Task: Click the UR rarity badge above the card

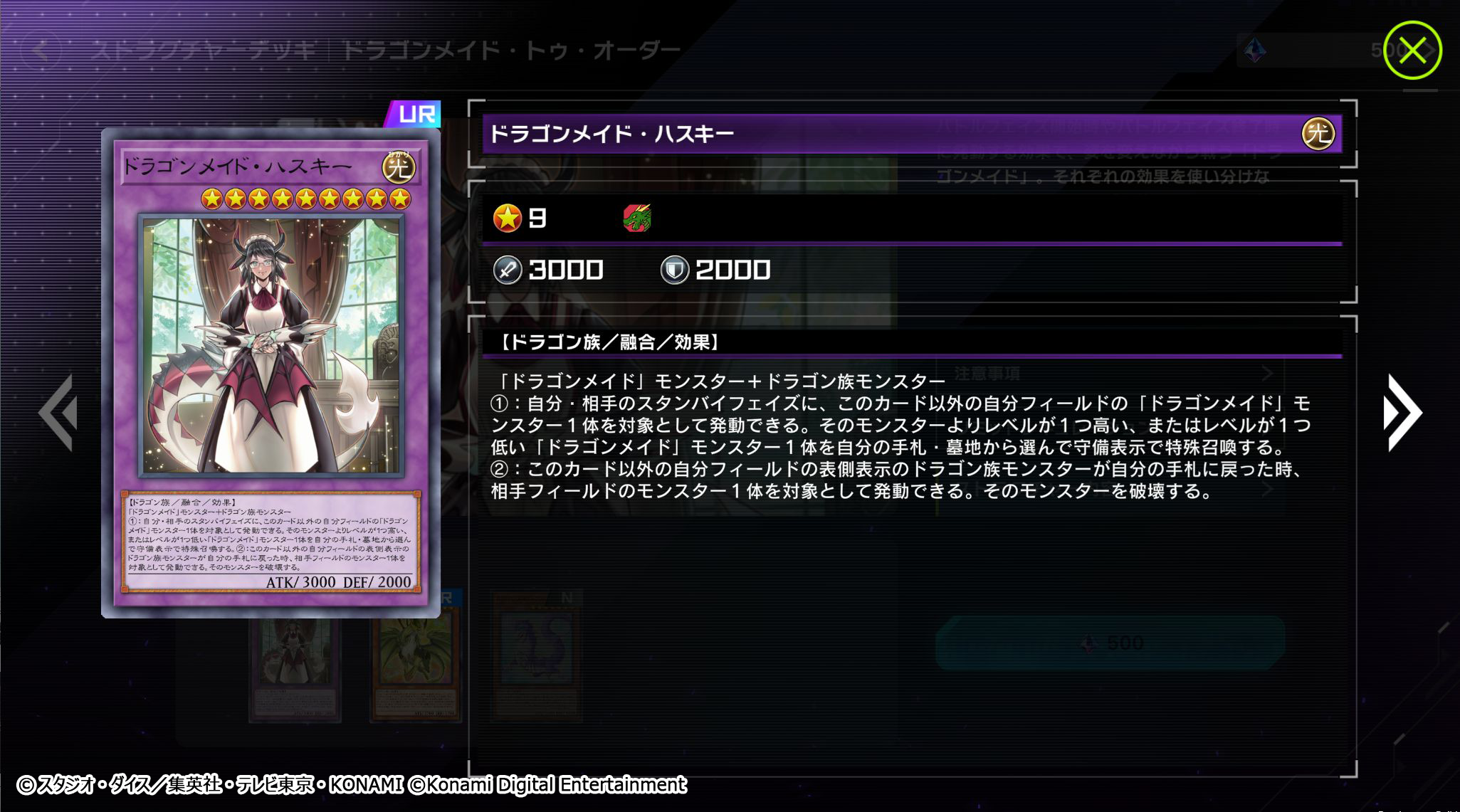Action: tap(416, 112)
